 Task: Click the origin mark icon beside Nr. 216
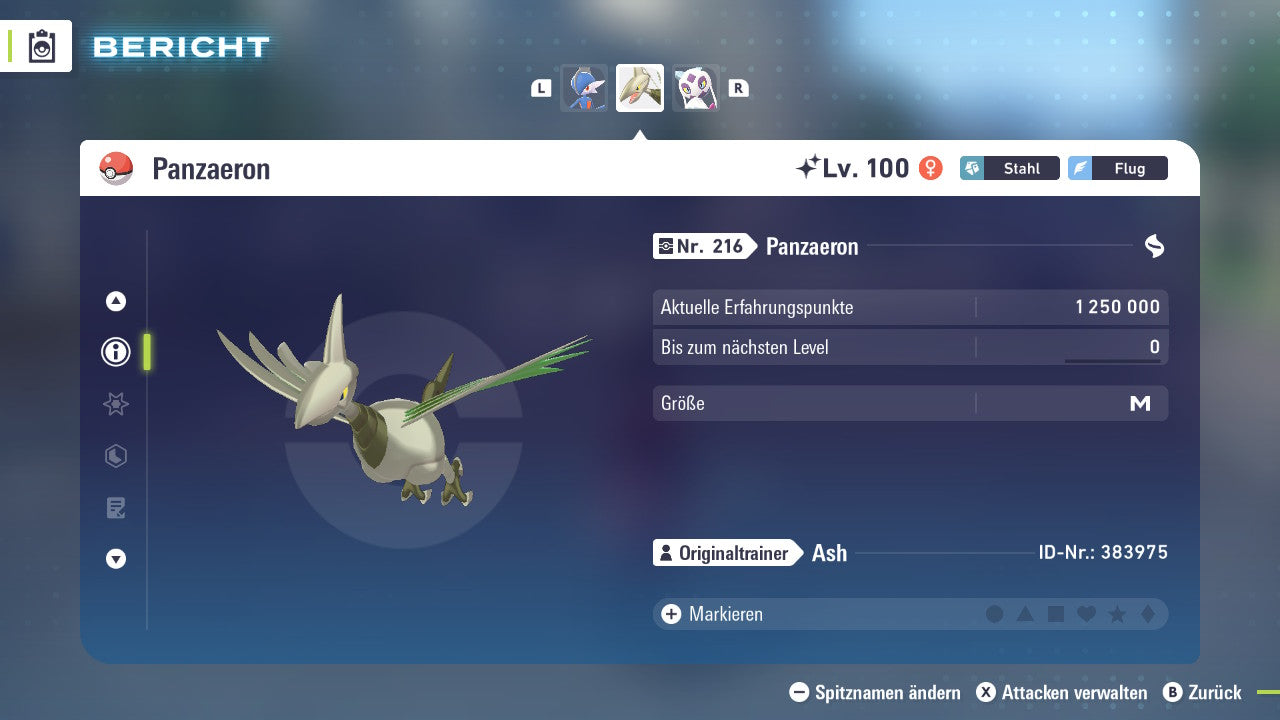click(x=665, y=246)
